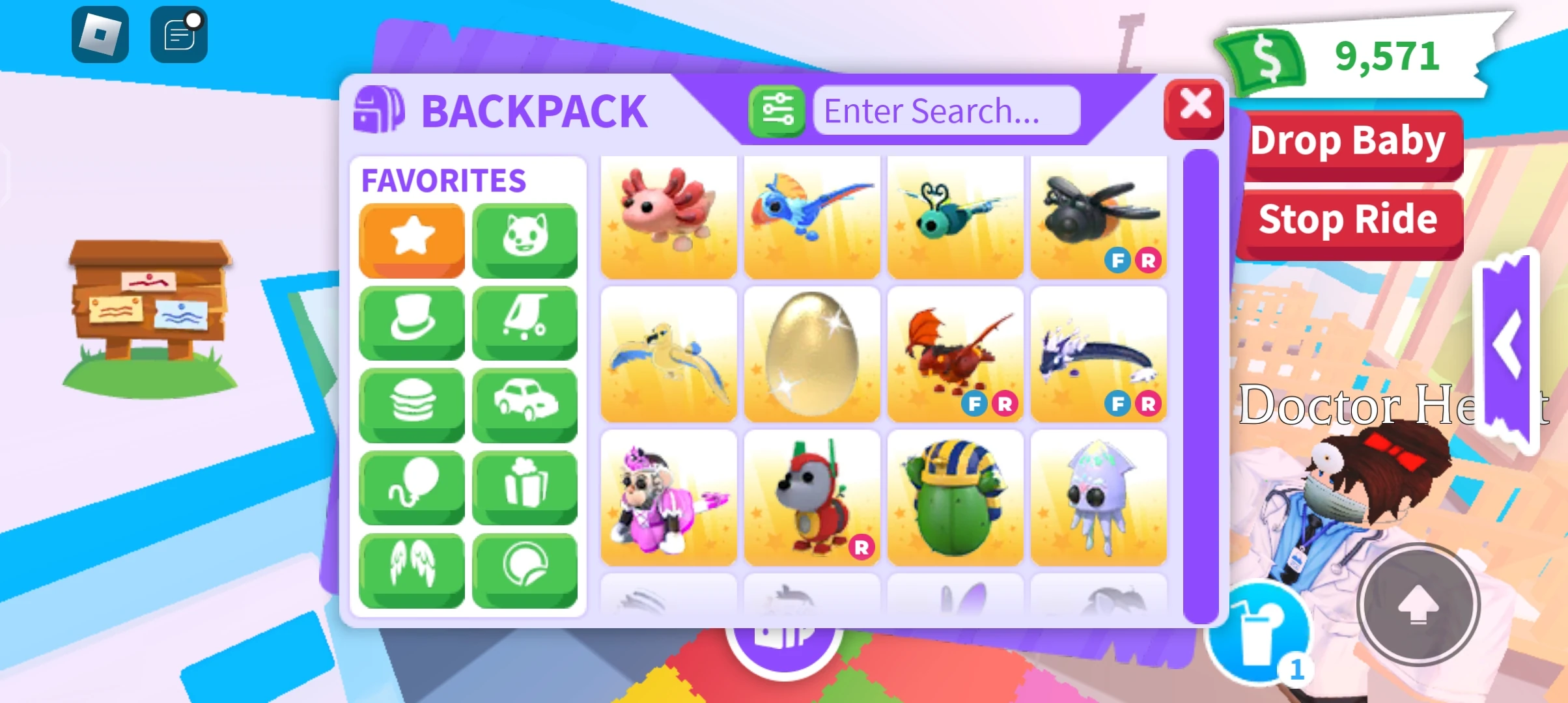Toggle the Favorites star filter
The image size is (1568, 703).
coord(412,240)
